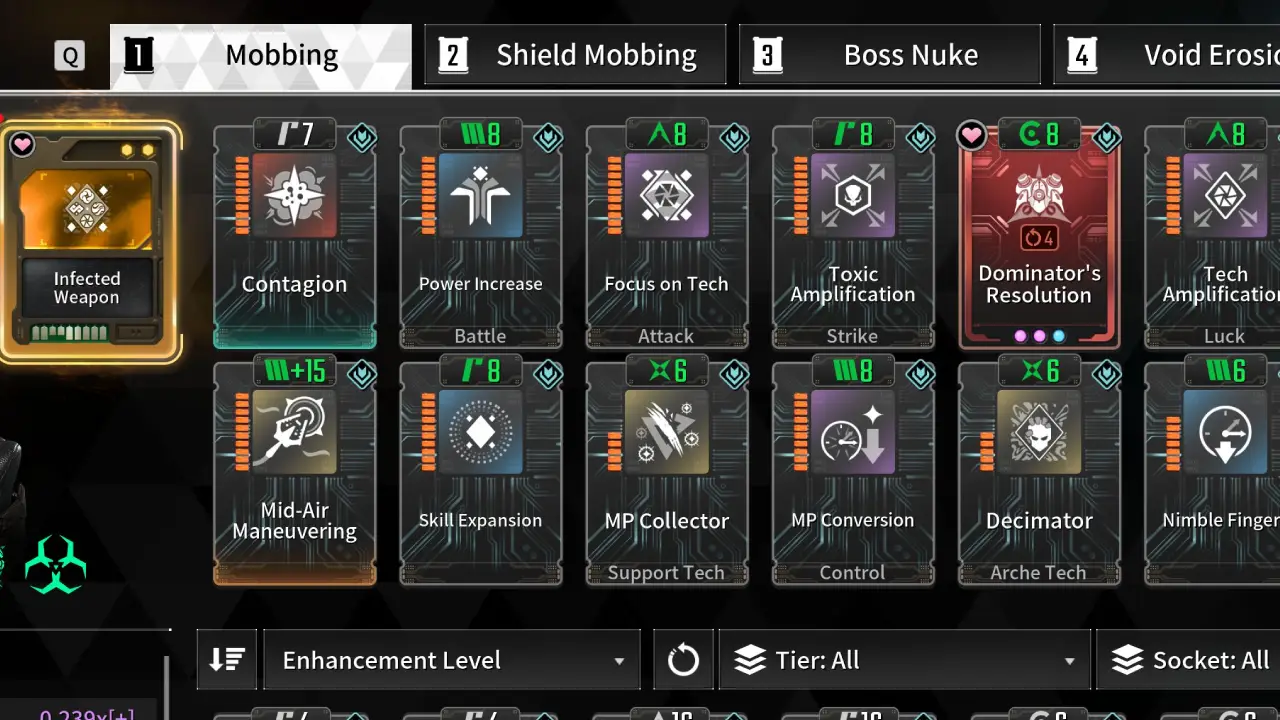1280x720 pixels.
Task: Choose the Contagion module card
Action: 294,238
